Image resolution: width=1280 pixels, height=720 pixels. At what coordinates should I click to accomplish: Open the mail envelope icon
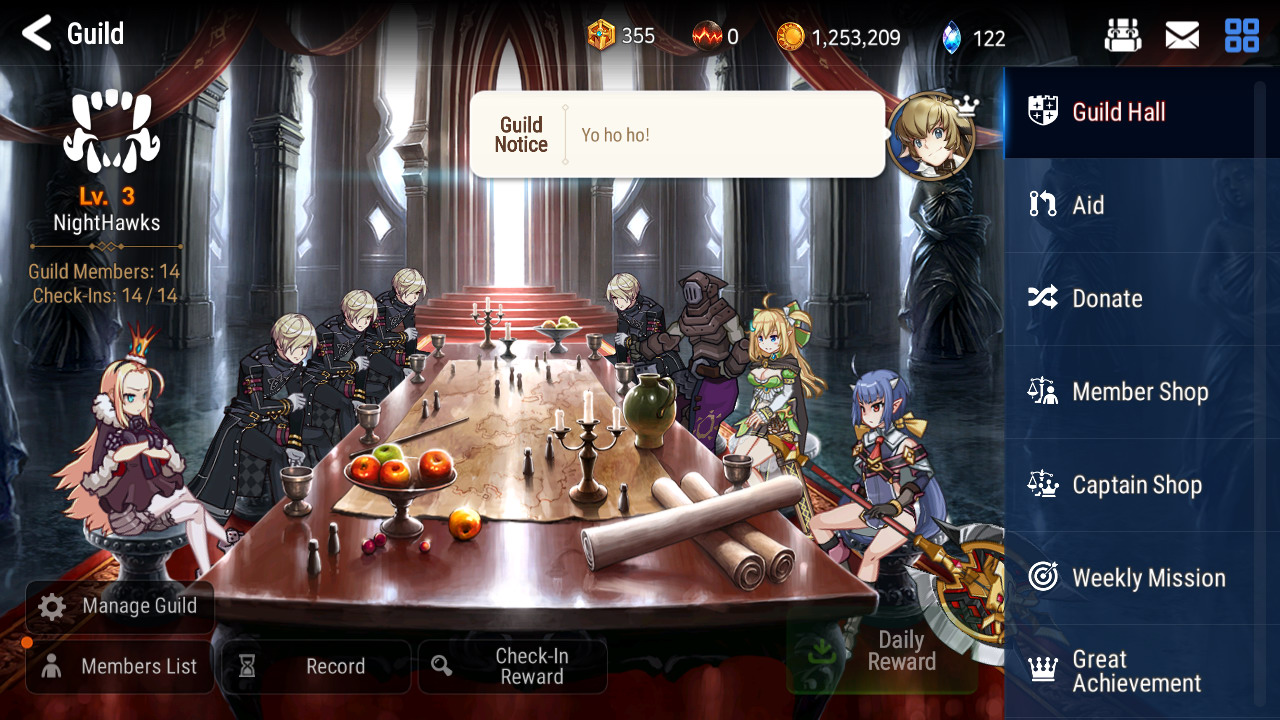1182,37
